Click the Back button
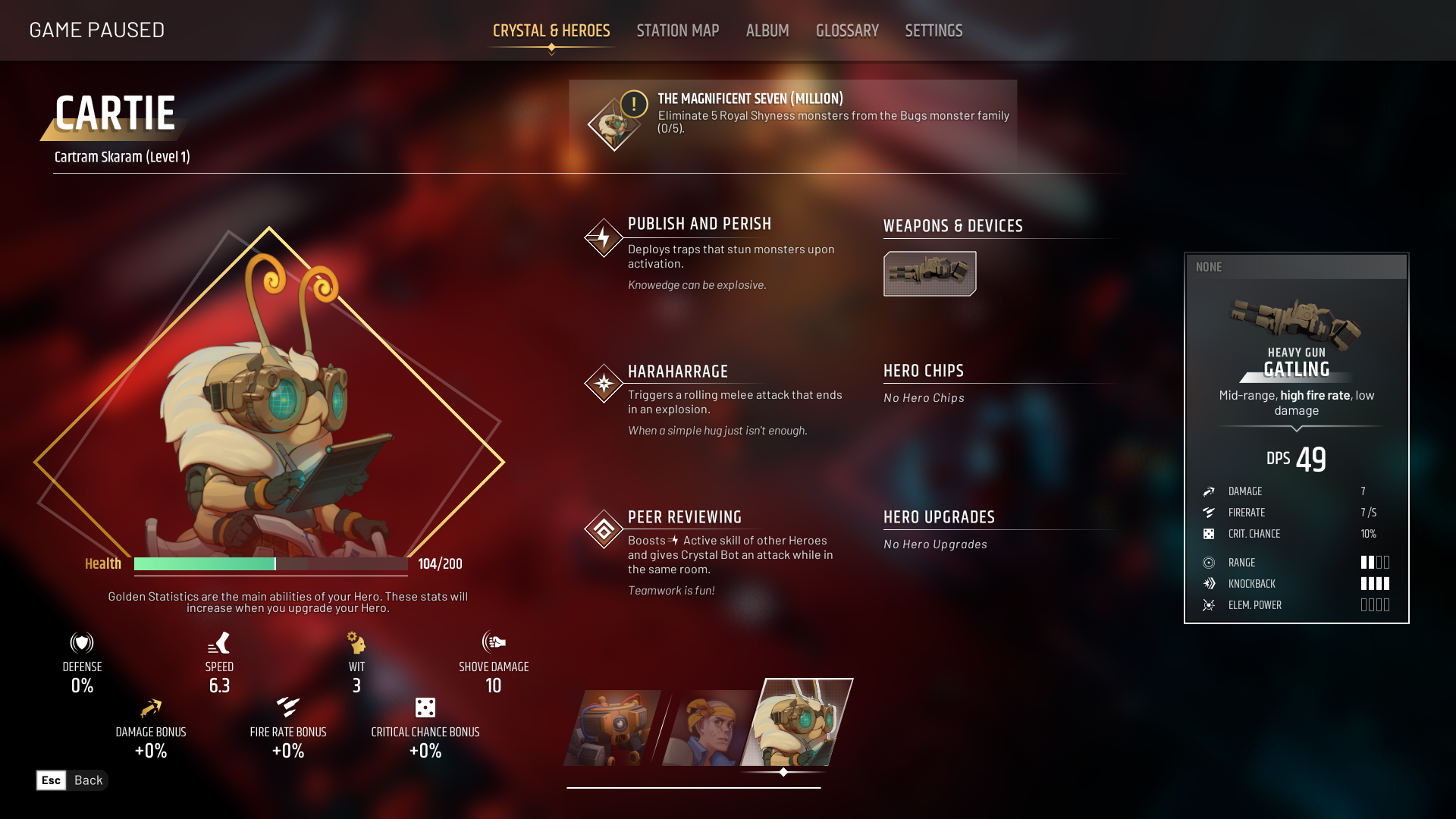Image resolution: width=1456 pixels, height=819 pixels. click(72, 780)
